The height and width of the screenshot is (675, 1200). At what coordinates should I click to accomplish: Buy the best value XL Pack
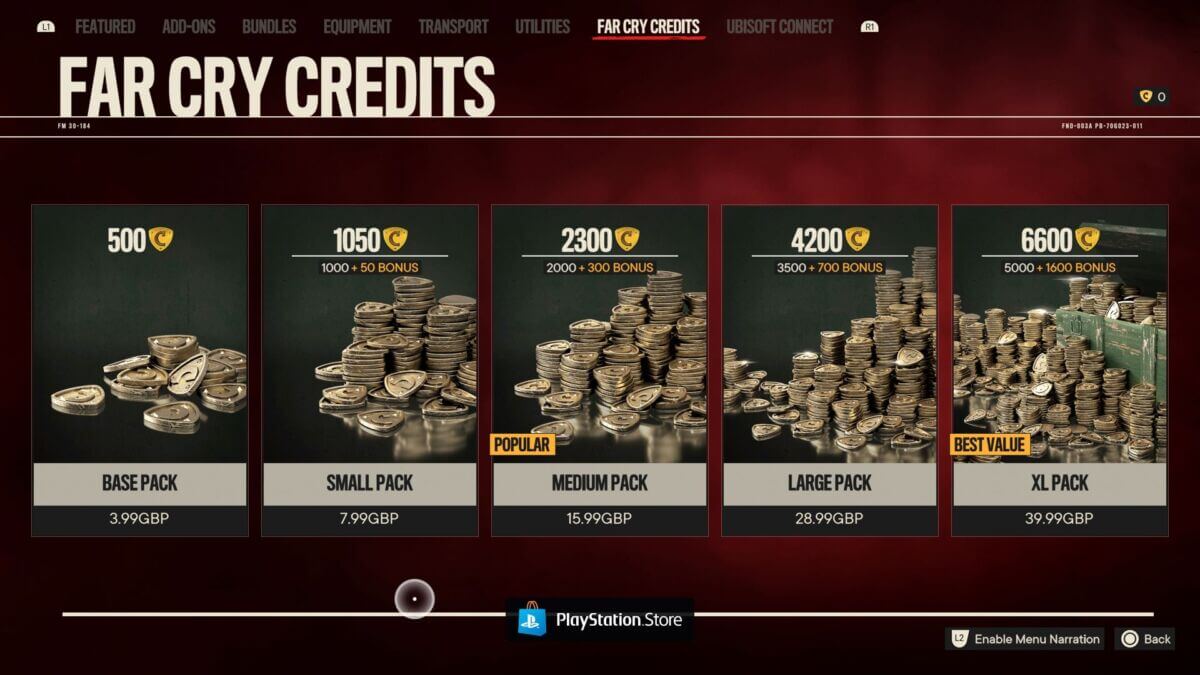(1060, 370)
